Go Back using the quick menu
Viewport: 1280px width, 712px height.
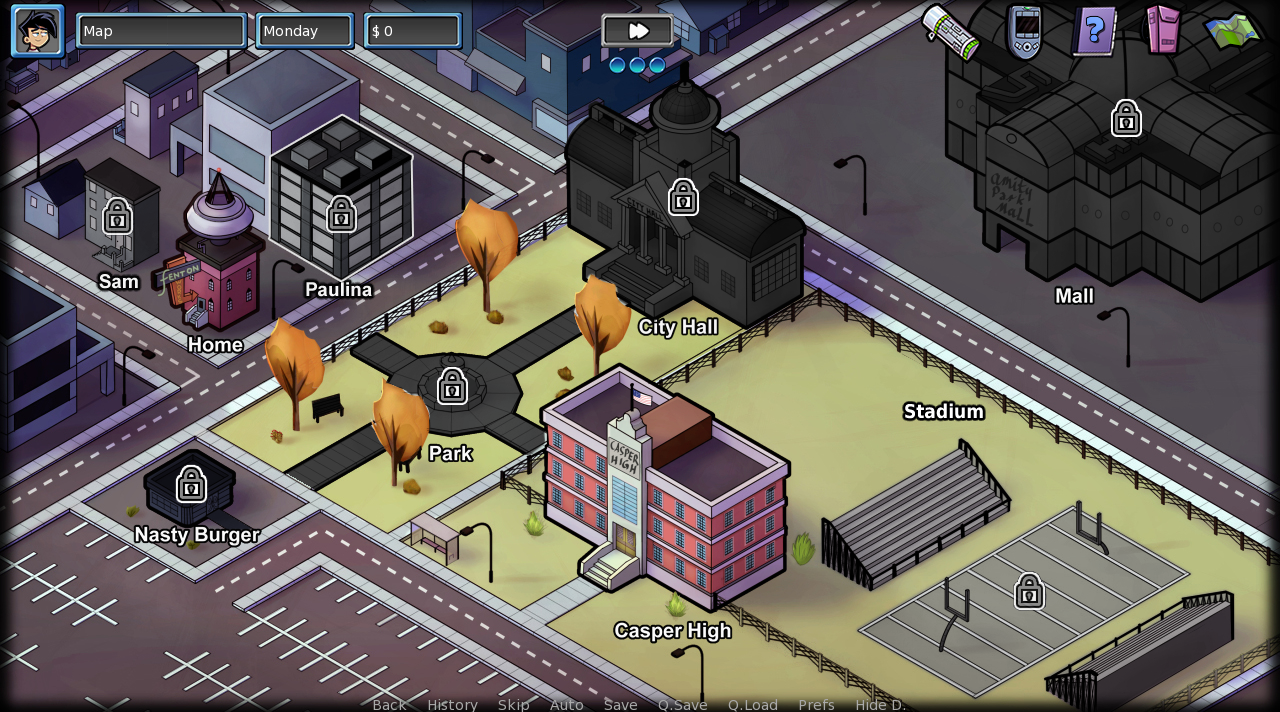point(389,704)
